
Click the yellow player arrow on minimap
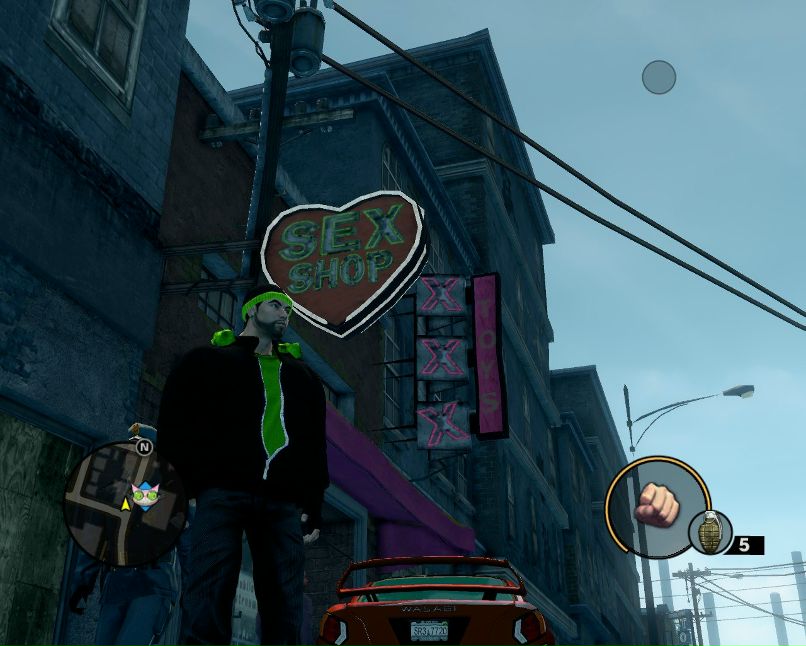125,504
